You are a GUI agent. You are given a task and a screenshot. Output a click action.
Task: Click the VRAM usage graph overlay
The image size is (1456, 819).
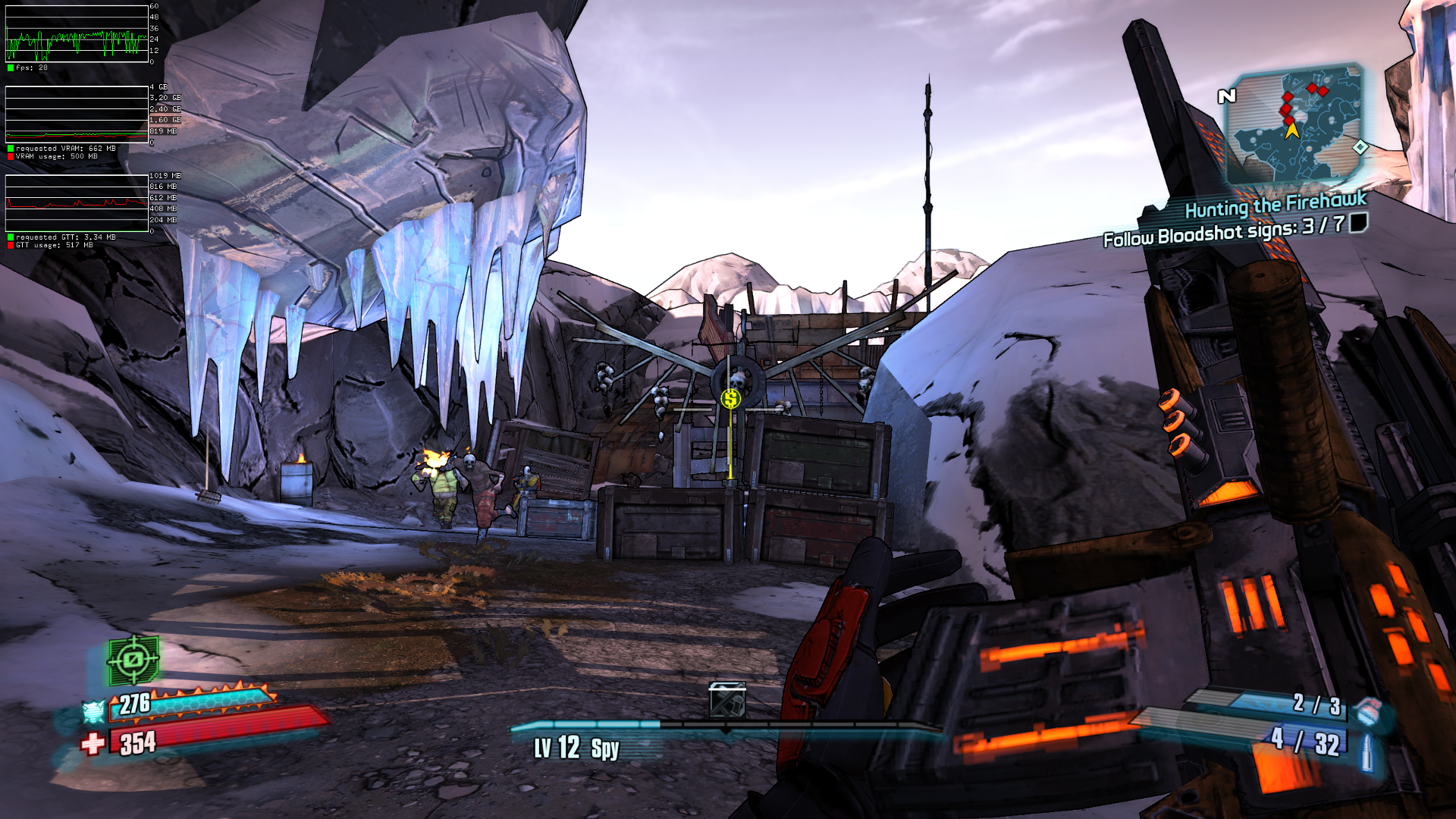77,114
